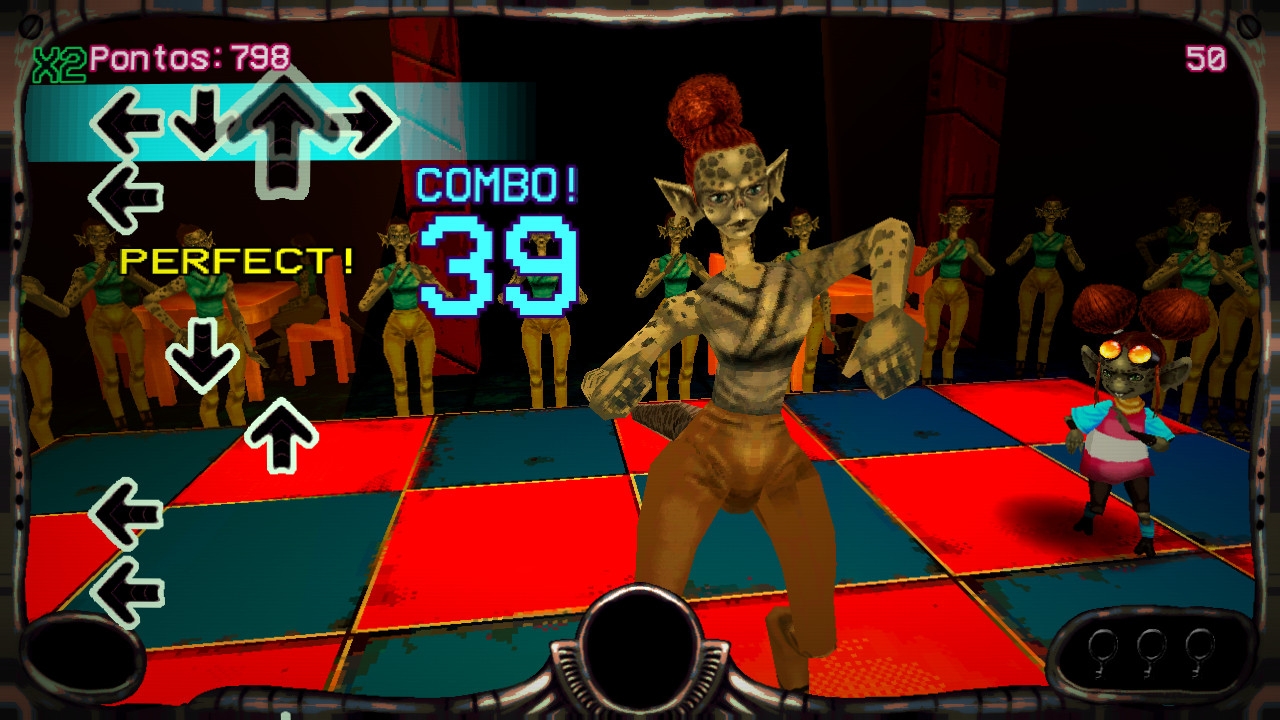Screen dimensions: 1280x720
Task: Select the enlarged up arrow in the target bar
Action: click(283, 125)
